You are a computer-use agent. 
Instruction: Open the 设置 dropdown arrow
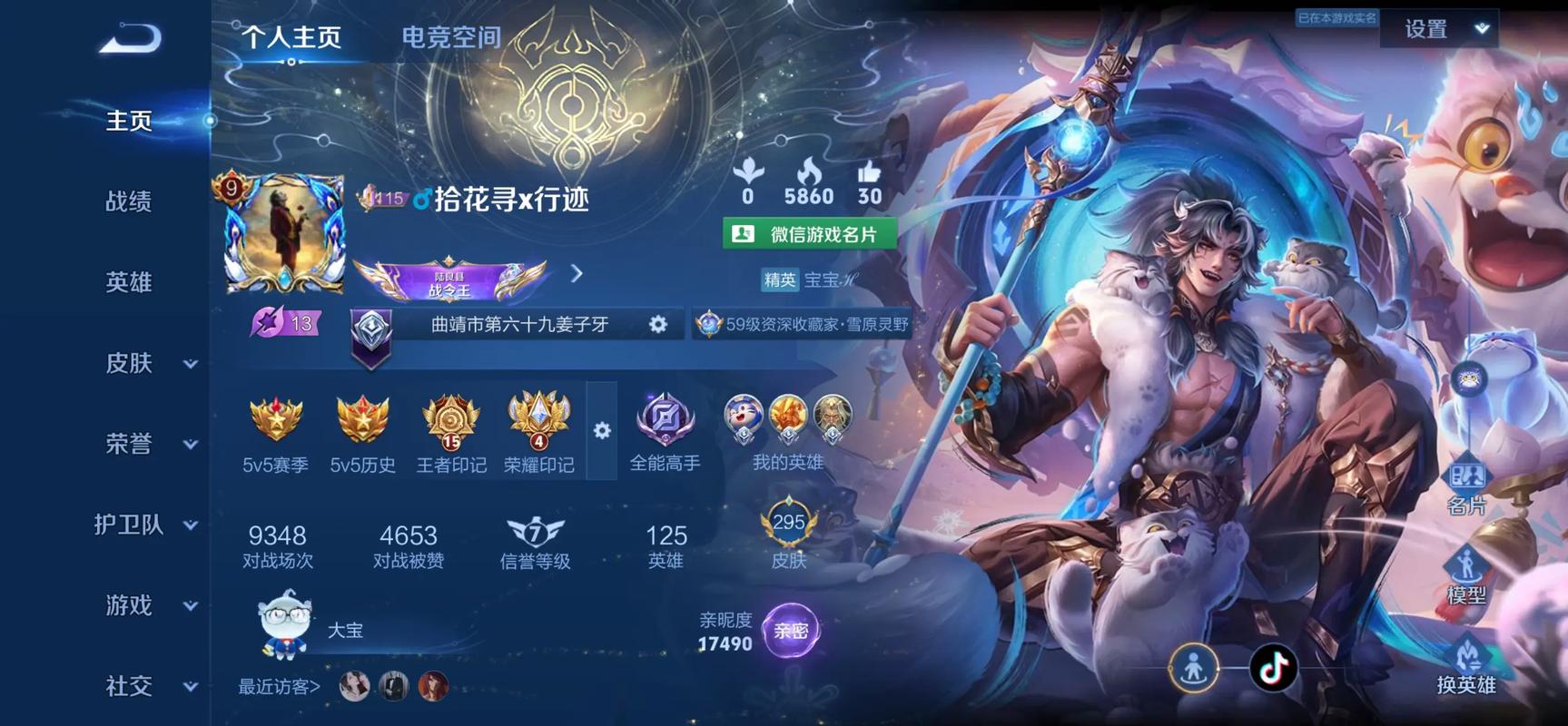point(1483,28)
